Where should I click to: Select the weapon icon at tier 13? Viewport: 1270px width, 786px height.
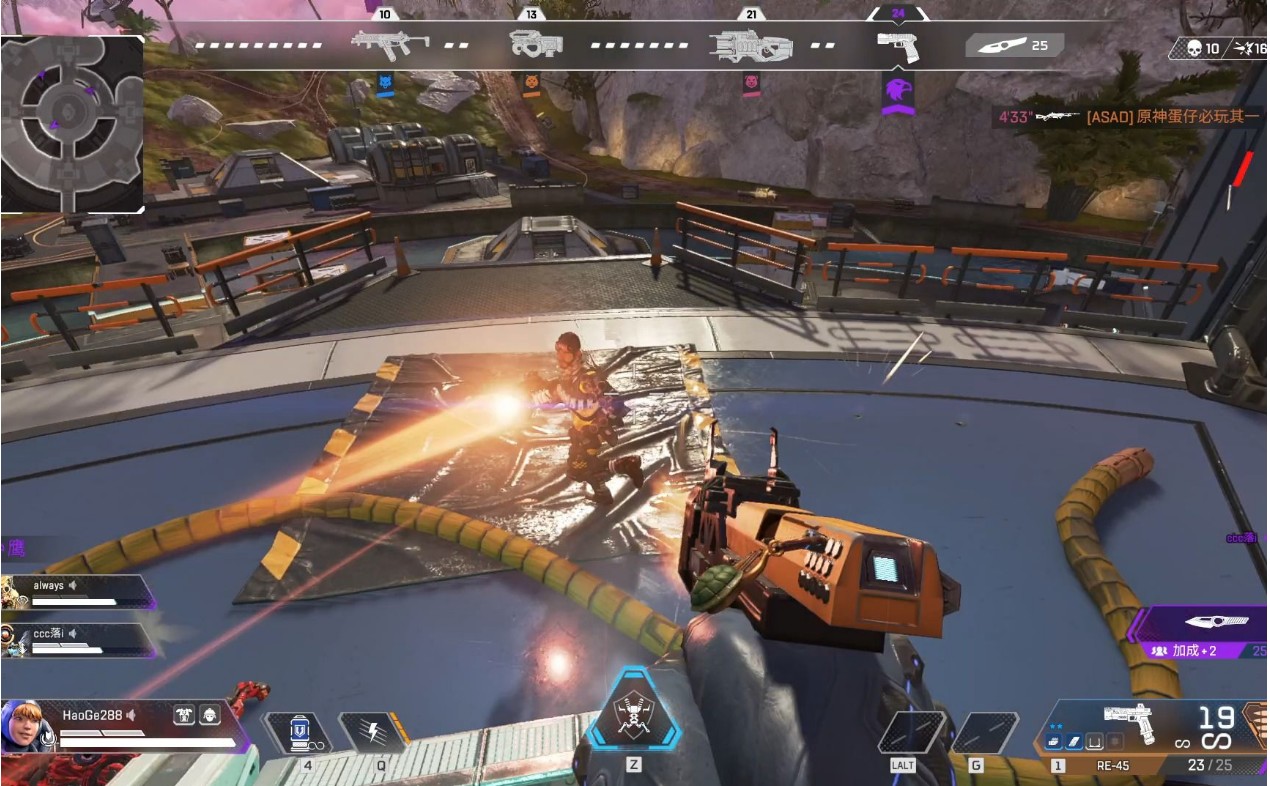[535, 43]
